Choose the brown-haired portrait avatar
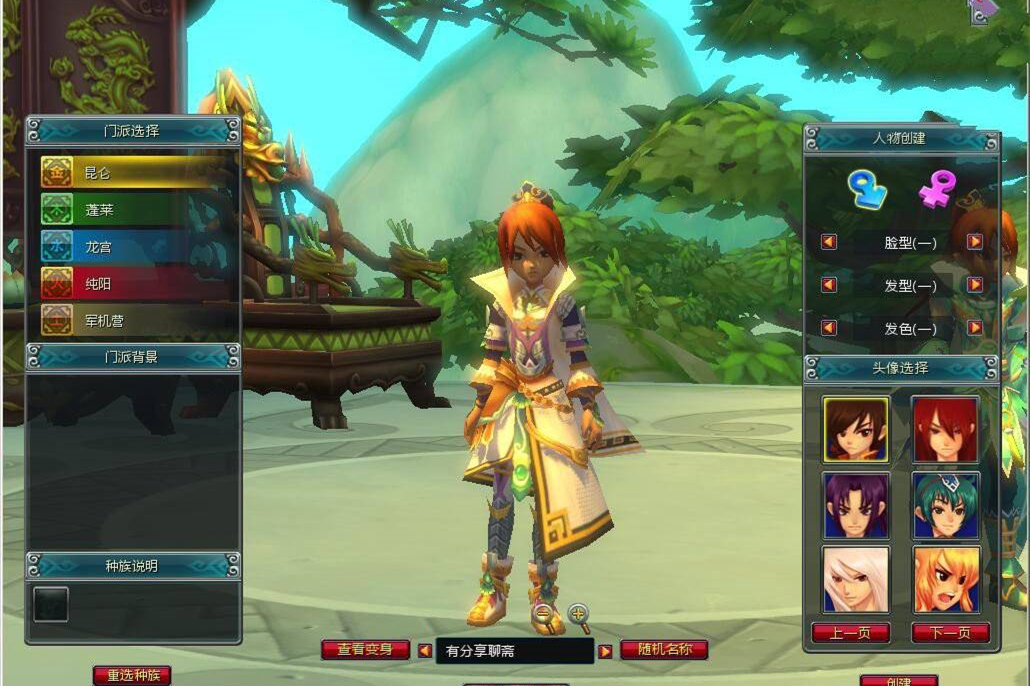The width and height of the screenshot is (1030, 686). (x=856, y=429)
